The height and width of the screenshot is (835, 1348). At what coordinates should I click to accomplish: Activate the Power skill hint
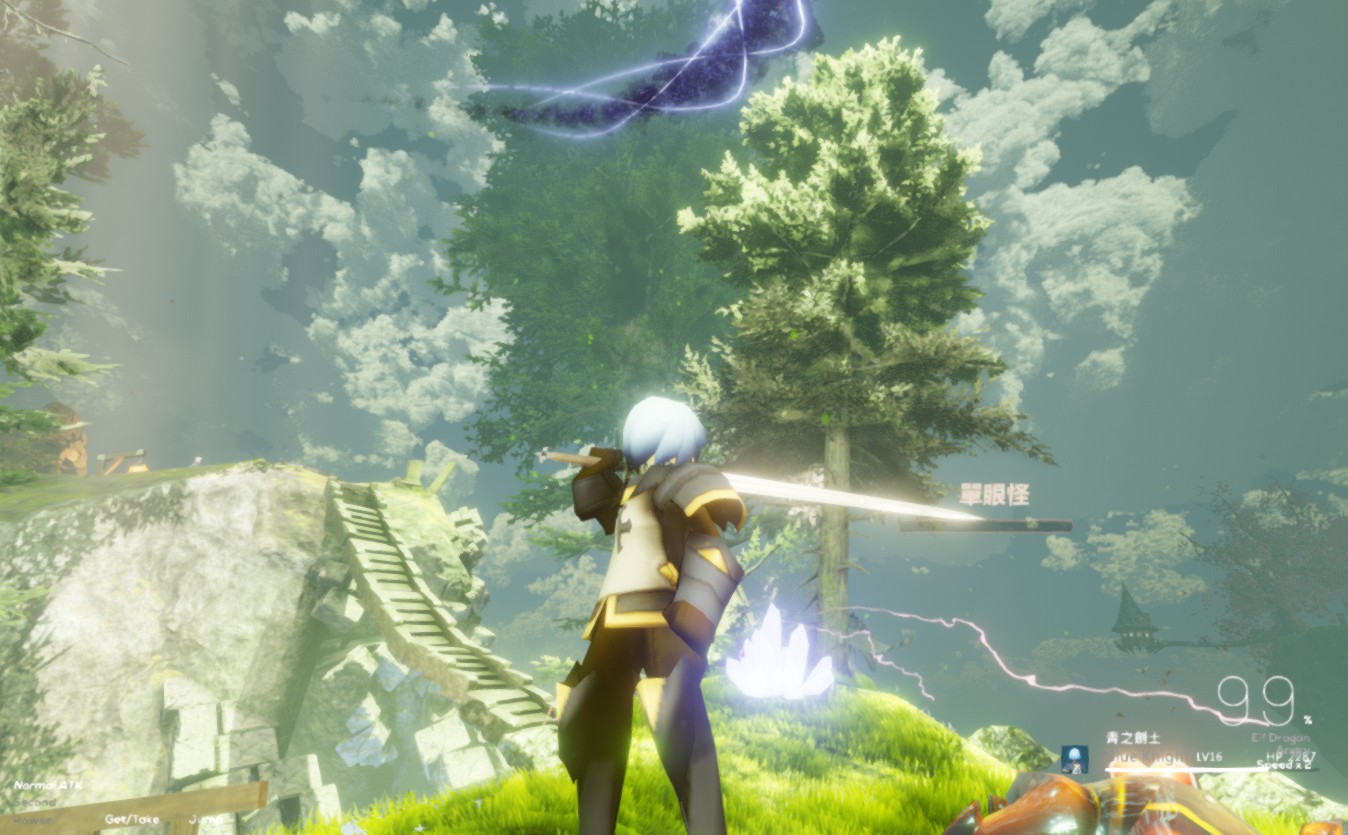(32, 820)
